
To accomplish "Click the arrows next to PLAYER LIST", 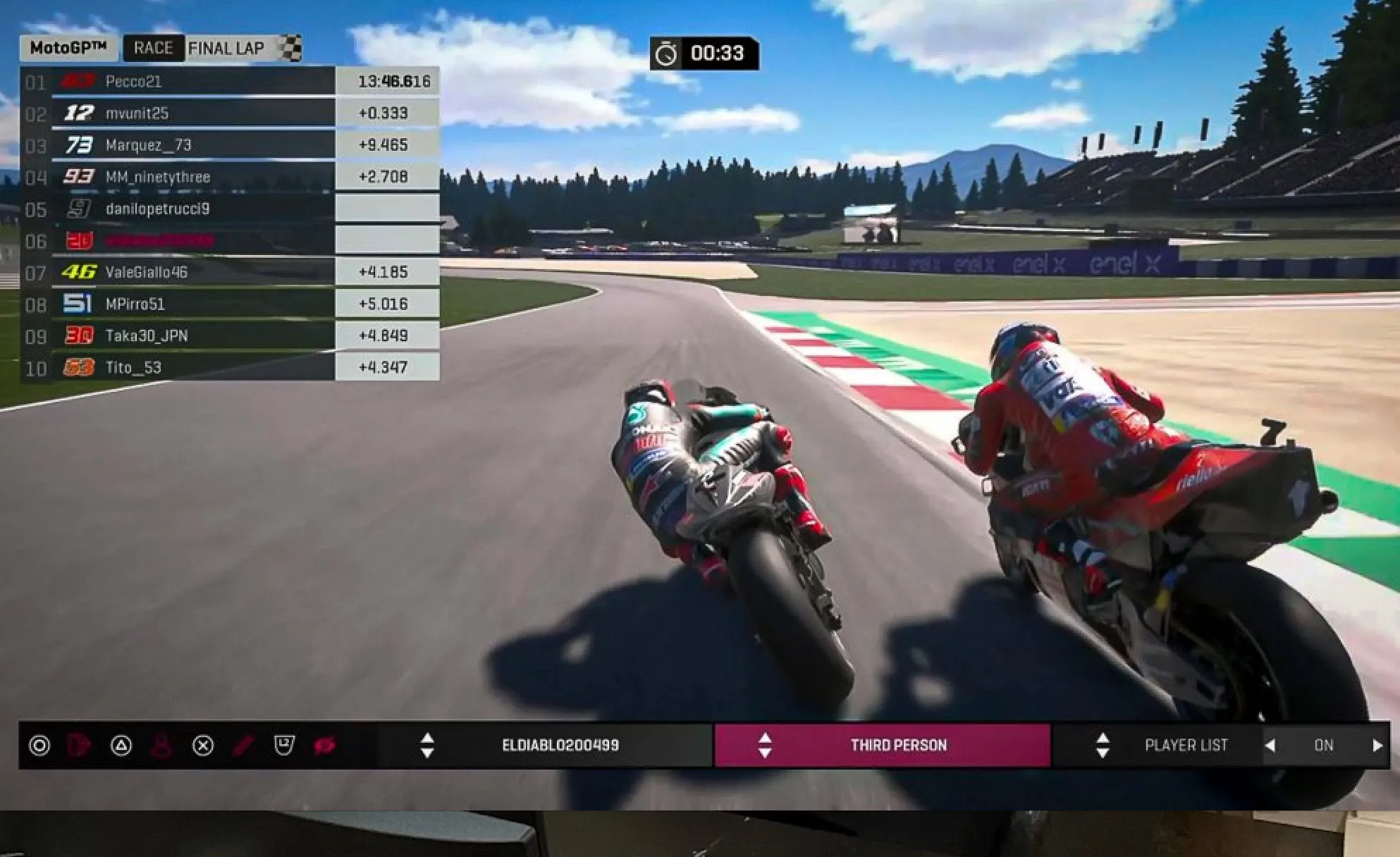I will [1102, 745].
